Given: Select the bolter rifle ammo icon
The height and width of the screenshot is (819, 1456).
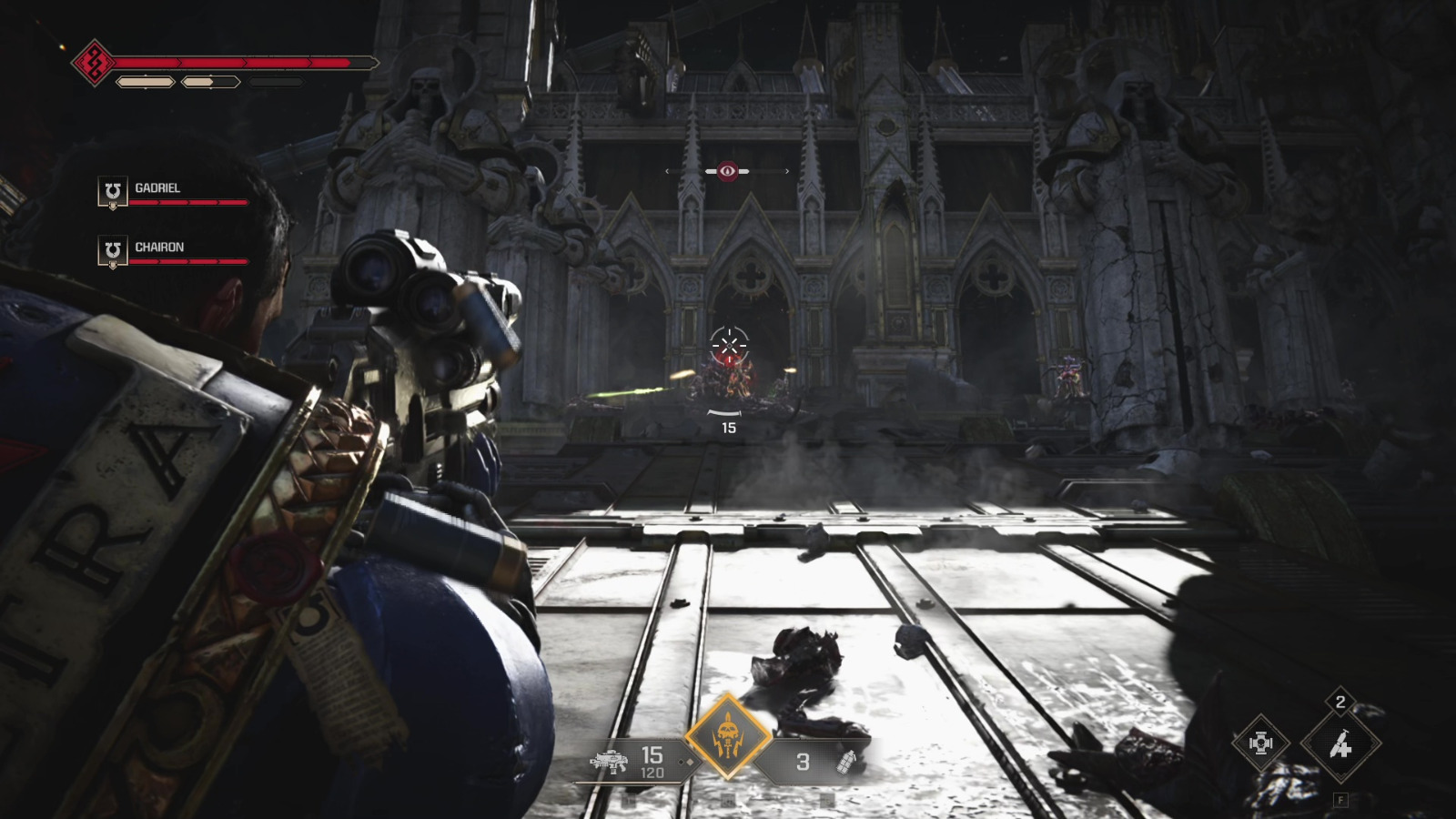Looking at the screenshot, I should [610, 763].
